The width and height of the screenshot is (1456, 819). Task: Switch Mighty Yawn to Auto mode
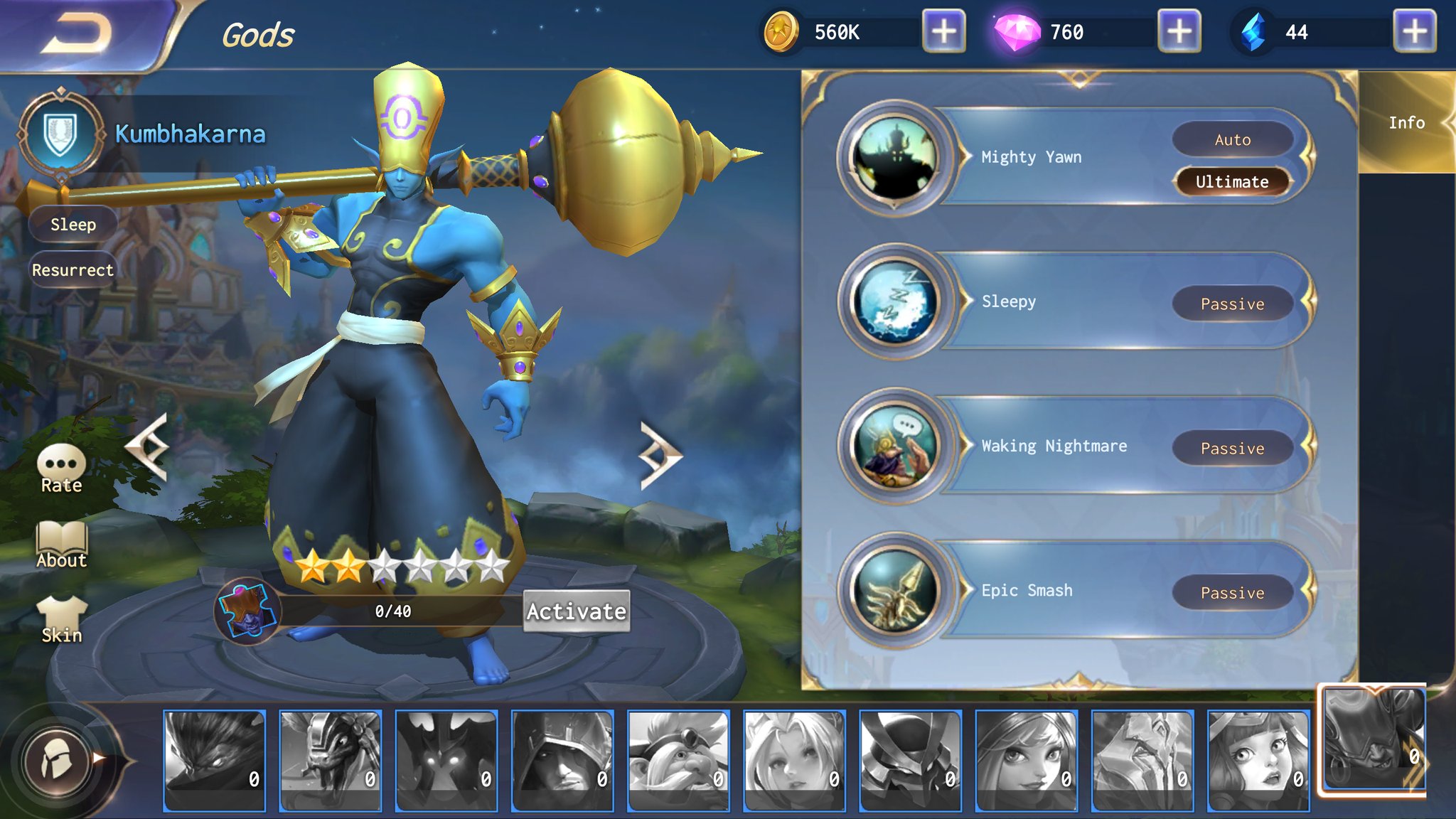pos(1234,139)
